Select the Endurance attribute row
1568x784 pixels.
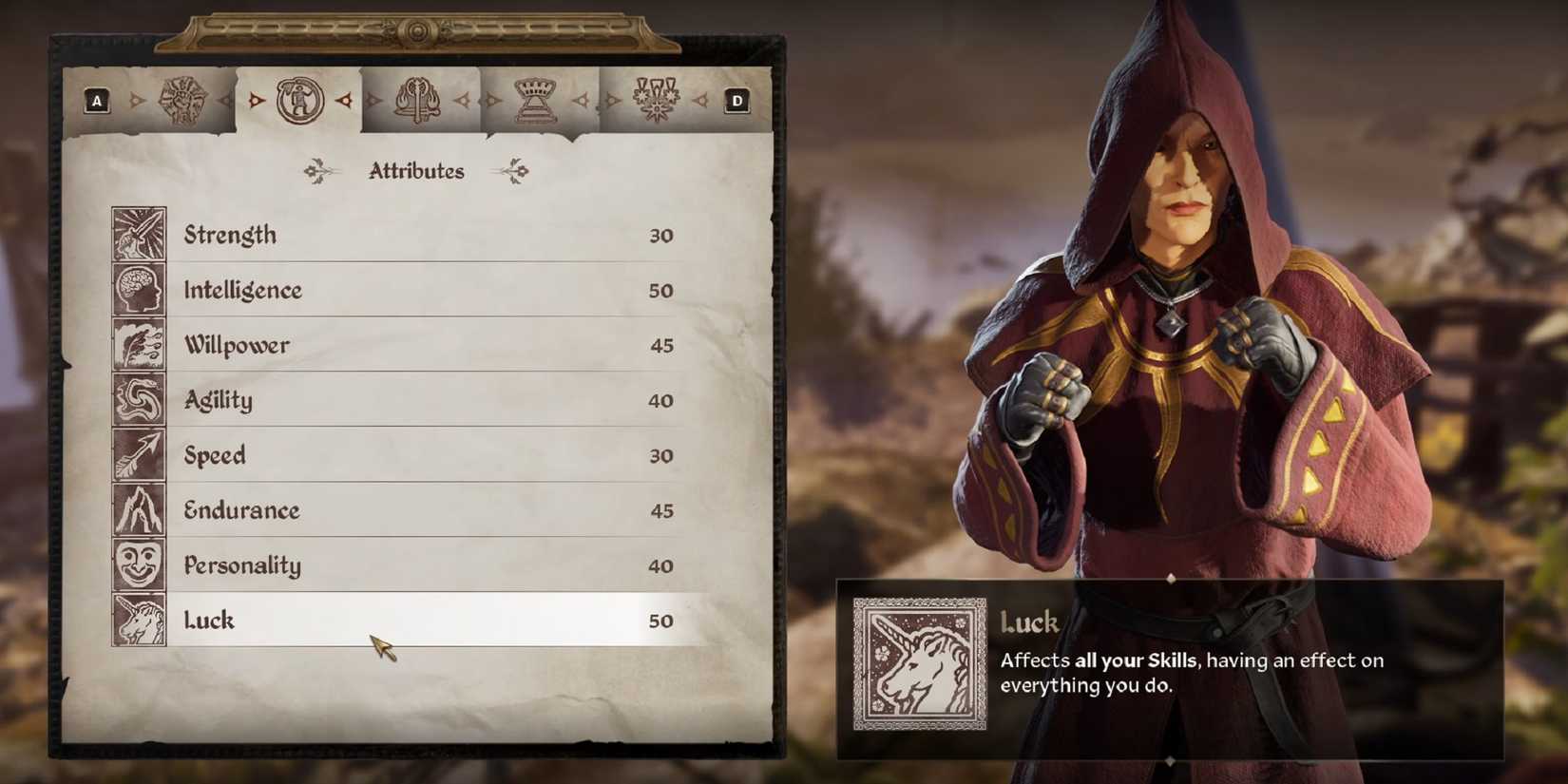pyautogui.click(x=409, y=510)
